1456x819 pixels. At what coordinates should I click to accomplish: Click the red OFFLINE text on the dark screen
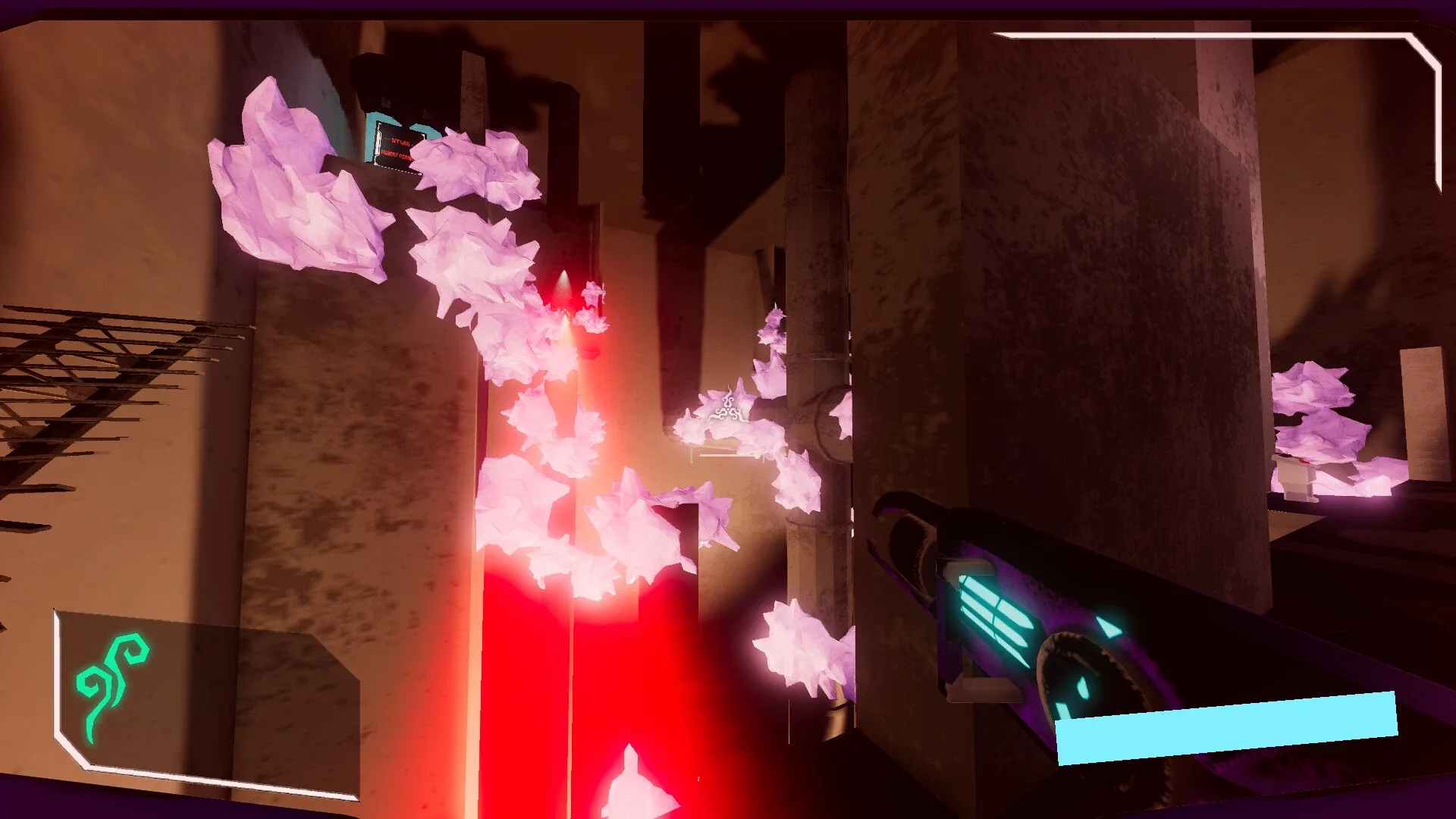(400, 143)
